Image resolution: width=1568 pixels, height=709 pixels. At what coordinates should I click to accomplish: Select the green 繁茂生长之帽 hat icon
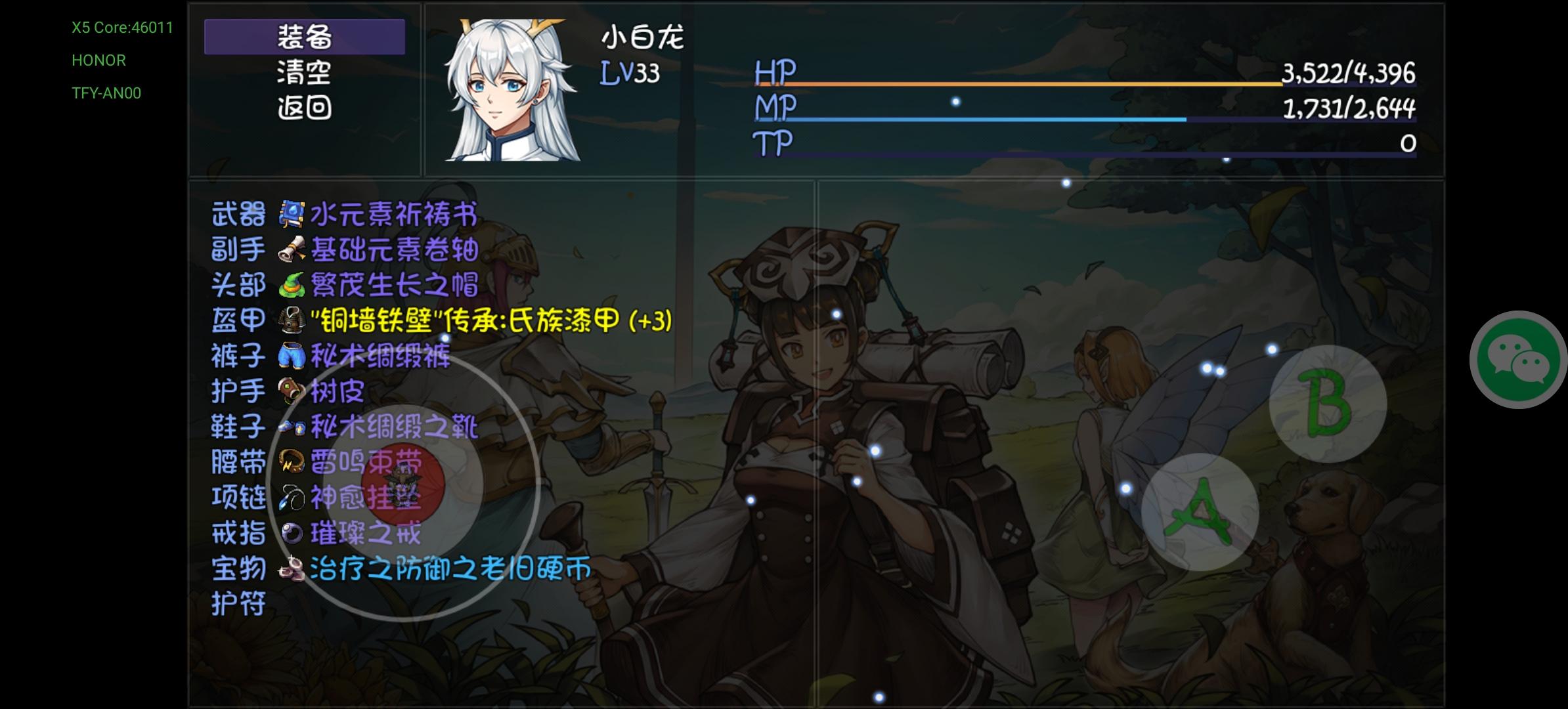point(293,285)
